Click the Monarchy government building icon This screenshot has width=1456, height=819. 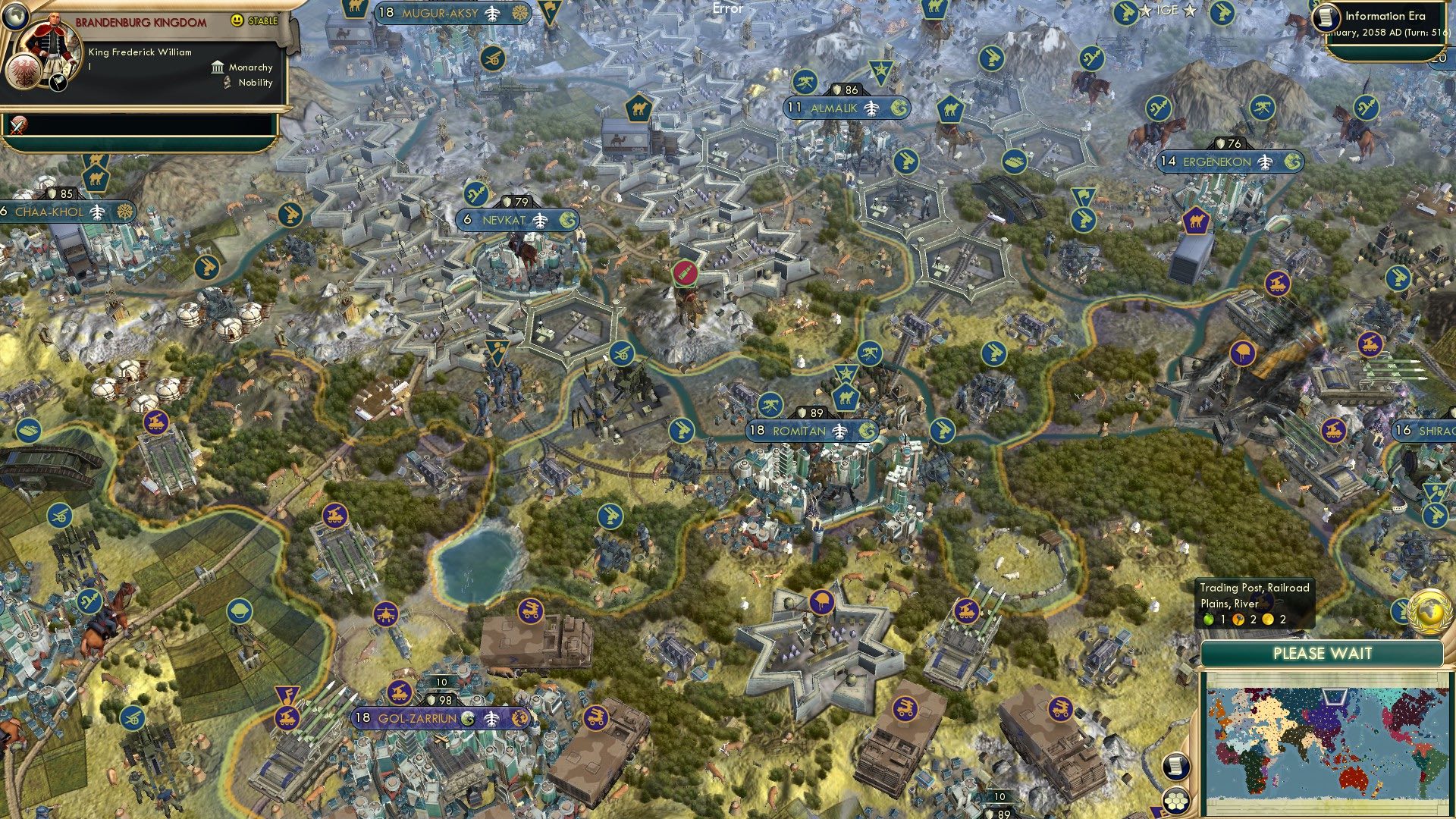[x=216, y=67]
